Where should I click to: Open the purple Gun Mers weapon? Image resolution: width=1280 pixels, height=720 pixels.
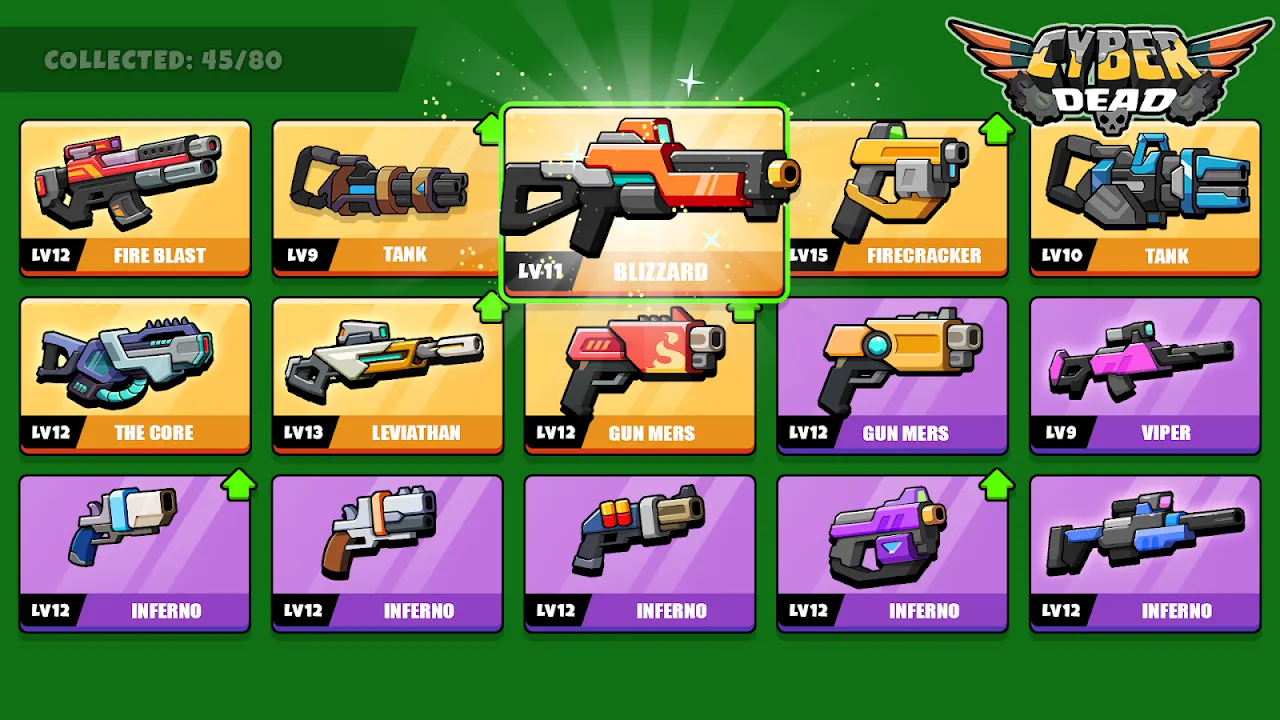pyautogui.click(x=891, y=375)
